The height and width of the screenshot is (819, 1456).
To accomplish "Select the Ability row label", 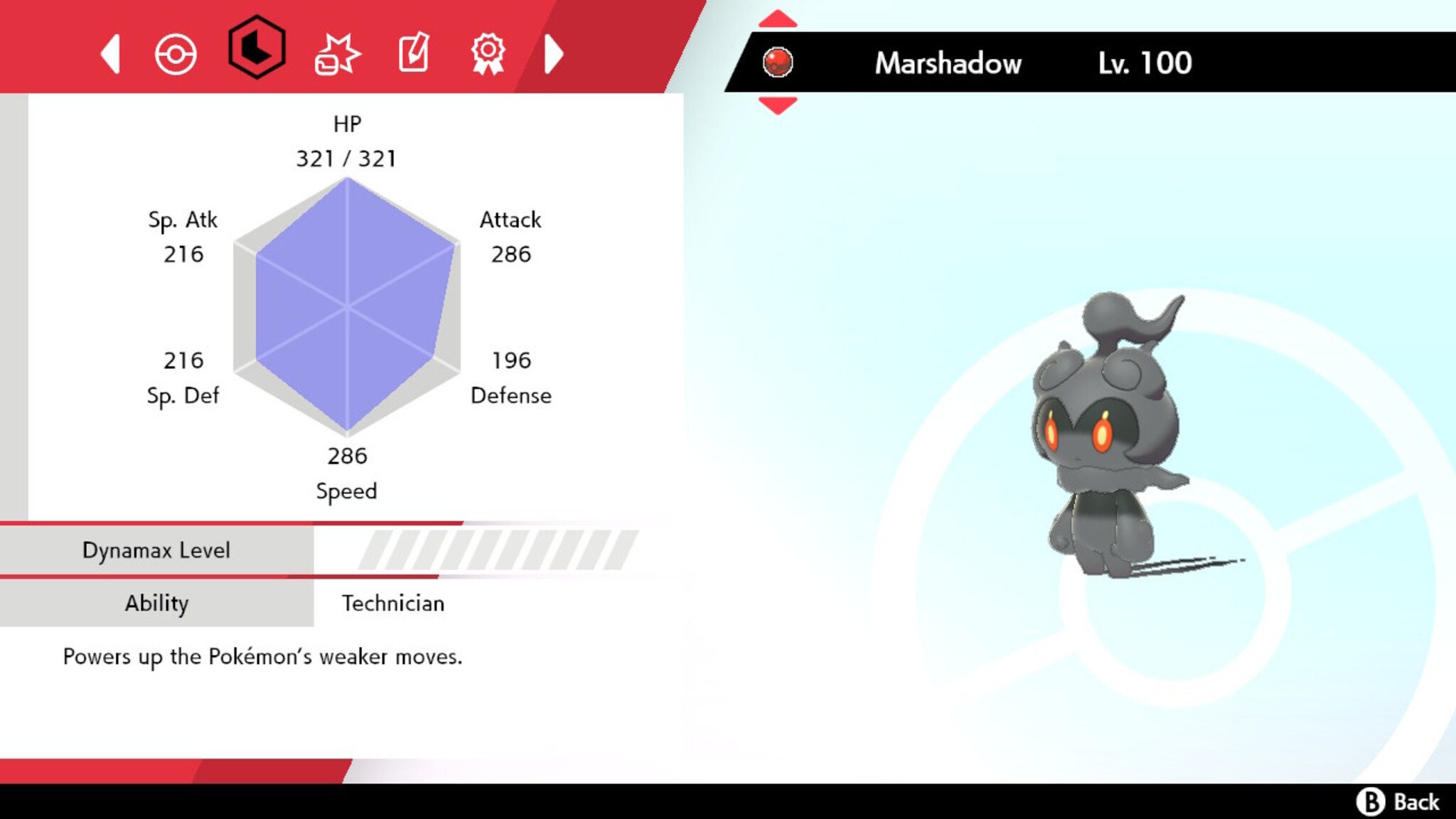I will 156,603.
